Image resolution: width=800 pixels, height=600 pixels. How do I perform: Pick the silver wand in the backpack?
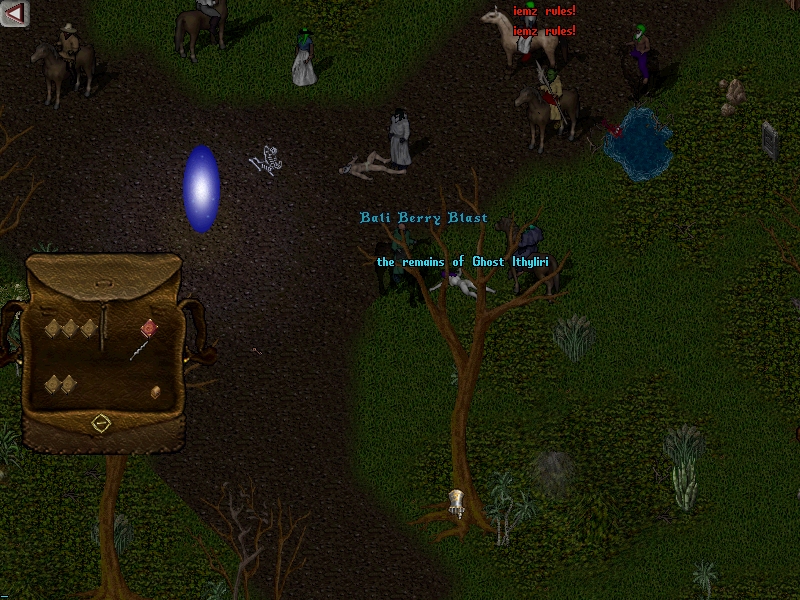point(138,348)
